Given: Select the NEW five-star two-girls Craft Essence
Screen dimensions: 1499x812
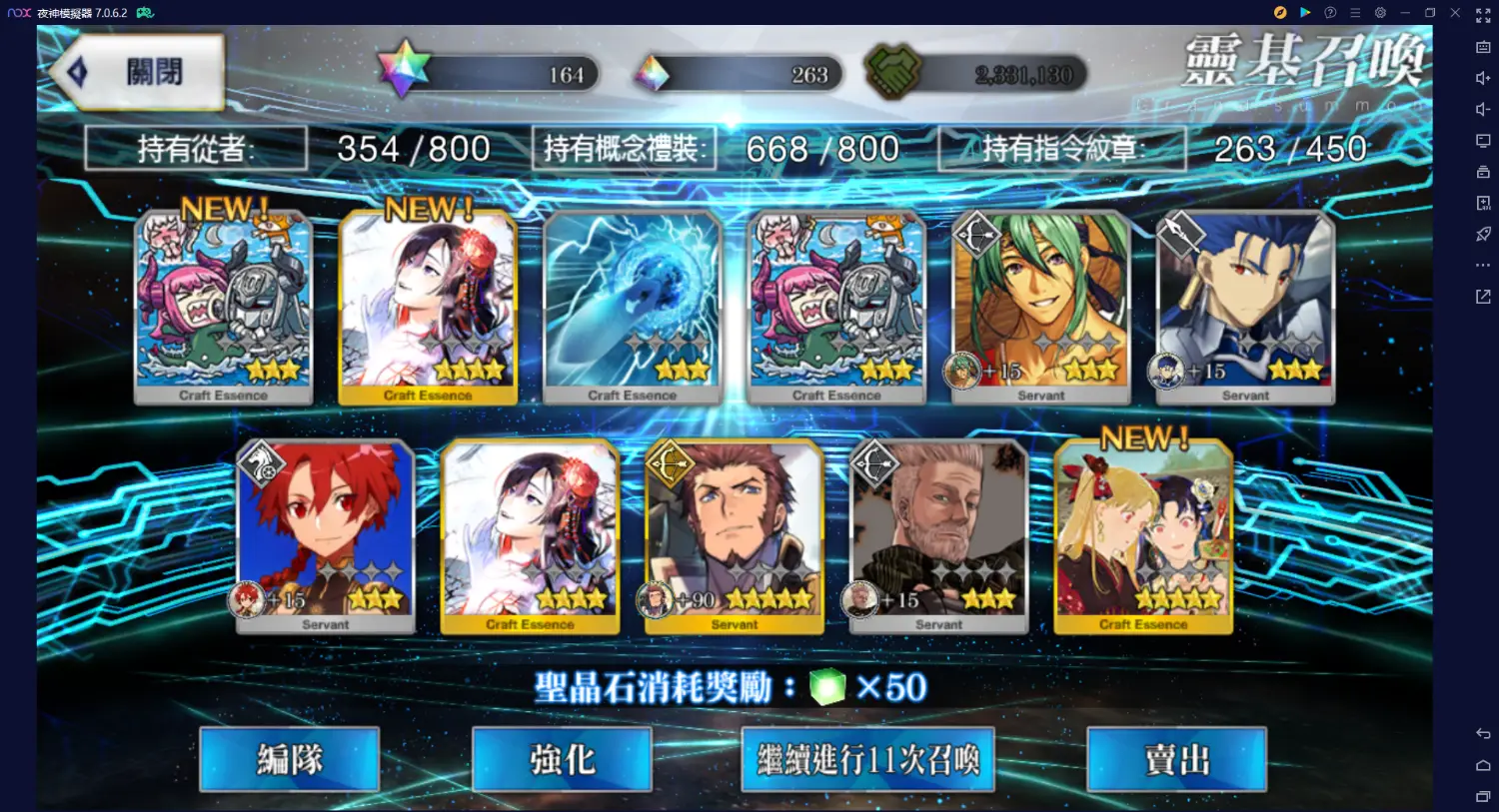Looking at the screenshot, I should 1143,535.
